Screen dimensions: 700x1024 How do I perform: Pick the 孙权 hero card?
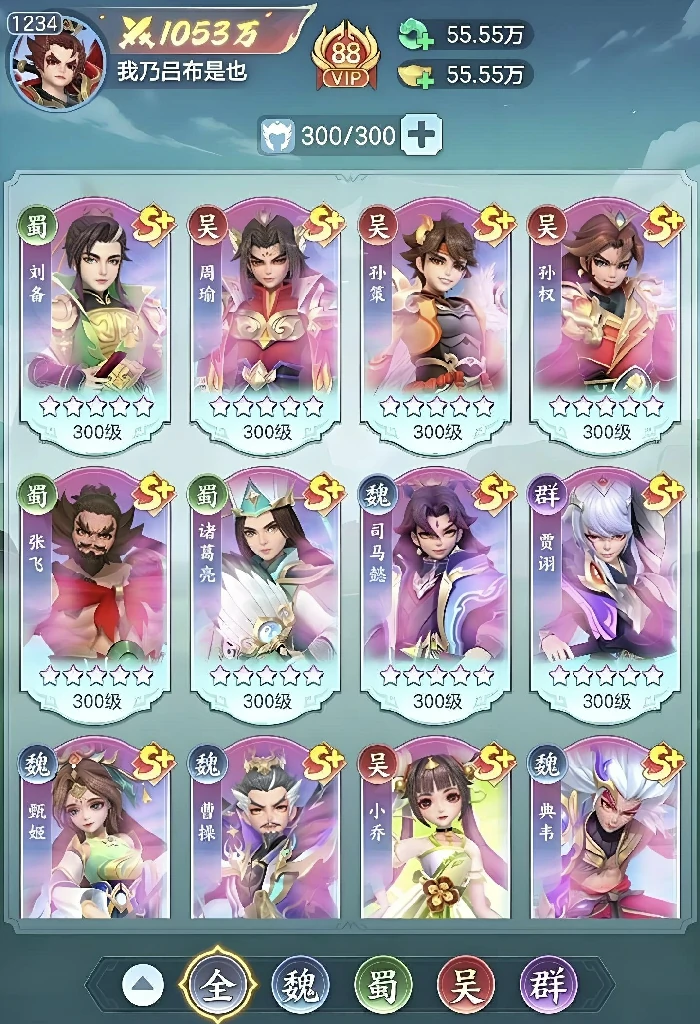coord(607,320)
